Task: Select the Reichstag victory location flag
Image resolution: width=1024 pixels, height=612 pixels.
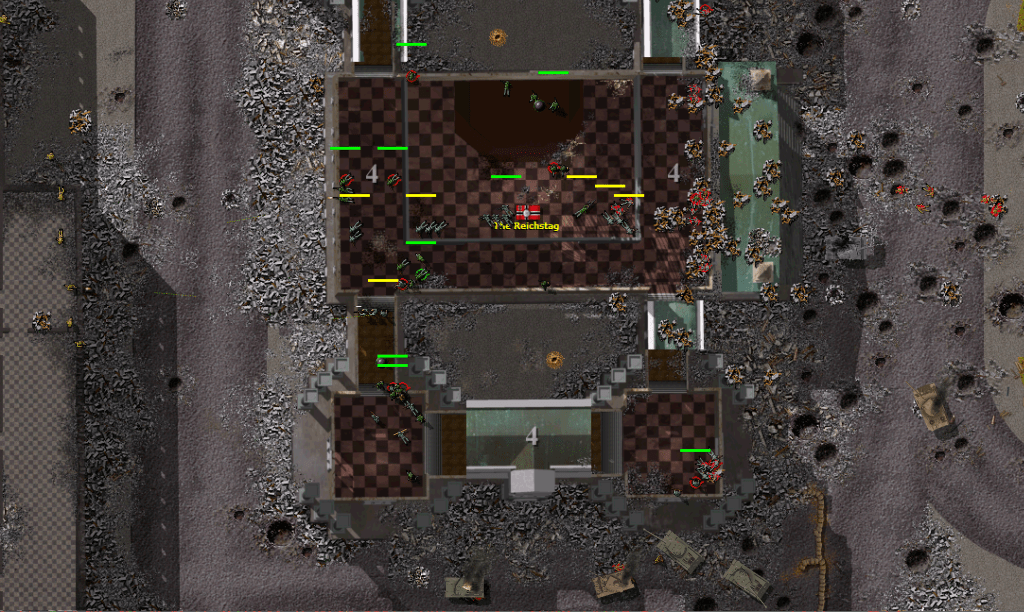Action: point(527,212)
